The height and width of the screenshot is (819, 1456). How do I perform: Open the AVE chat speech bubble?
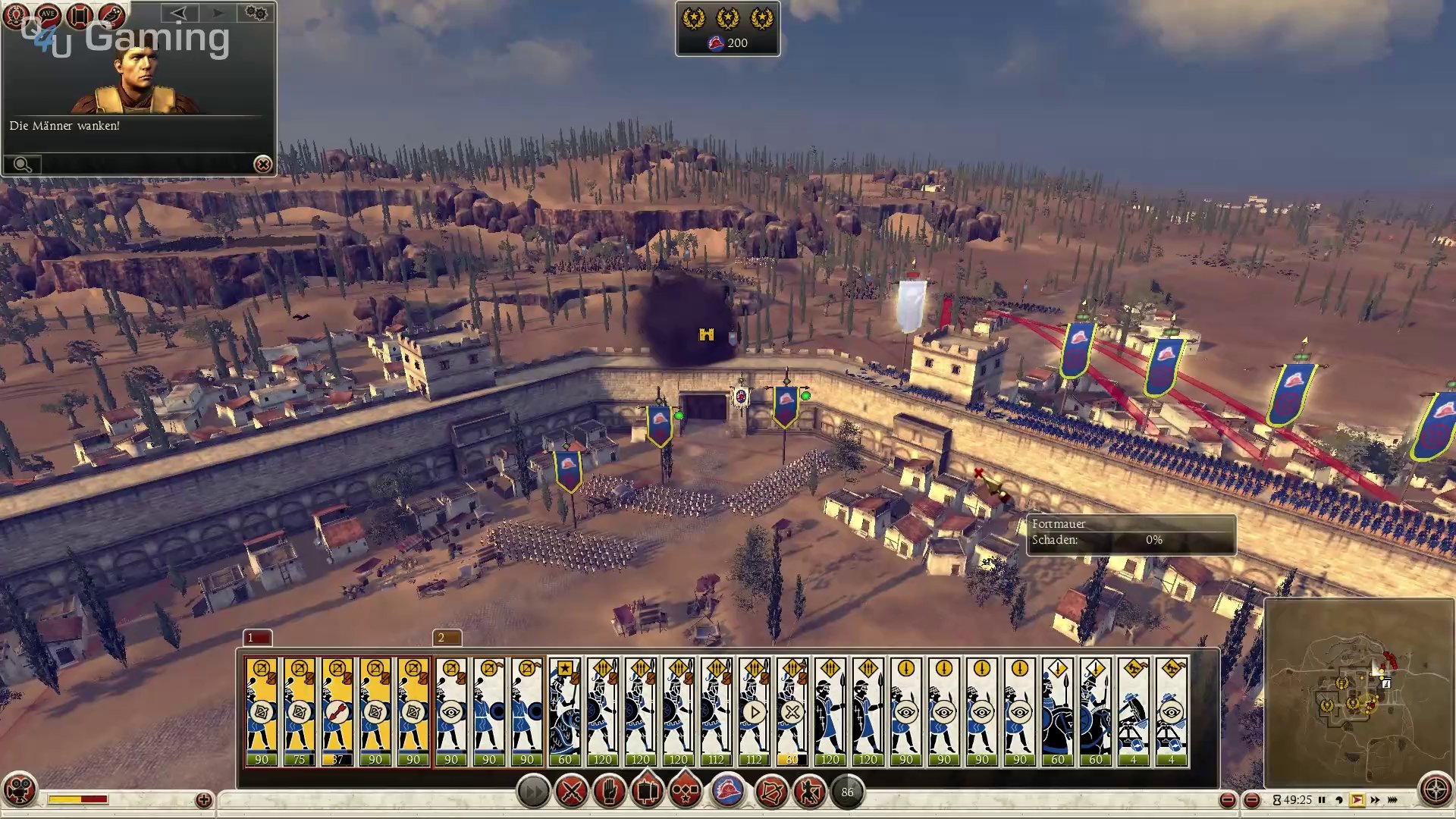(48, 14)
